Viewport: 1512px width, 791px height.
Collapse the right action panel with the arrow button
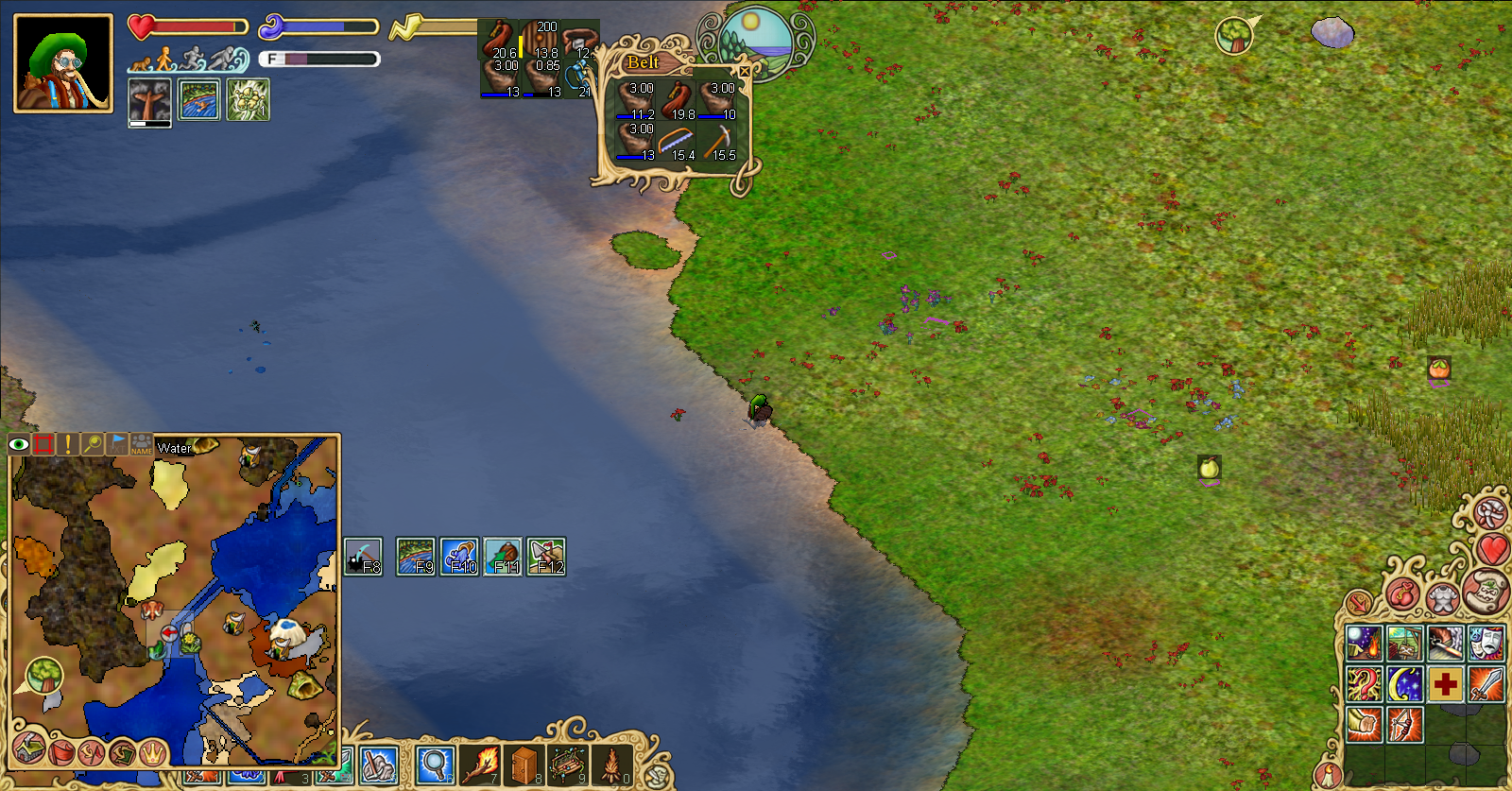point(1359,601)
